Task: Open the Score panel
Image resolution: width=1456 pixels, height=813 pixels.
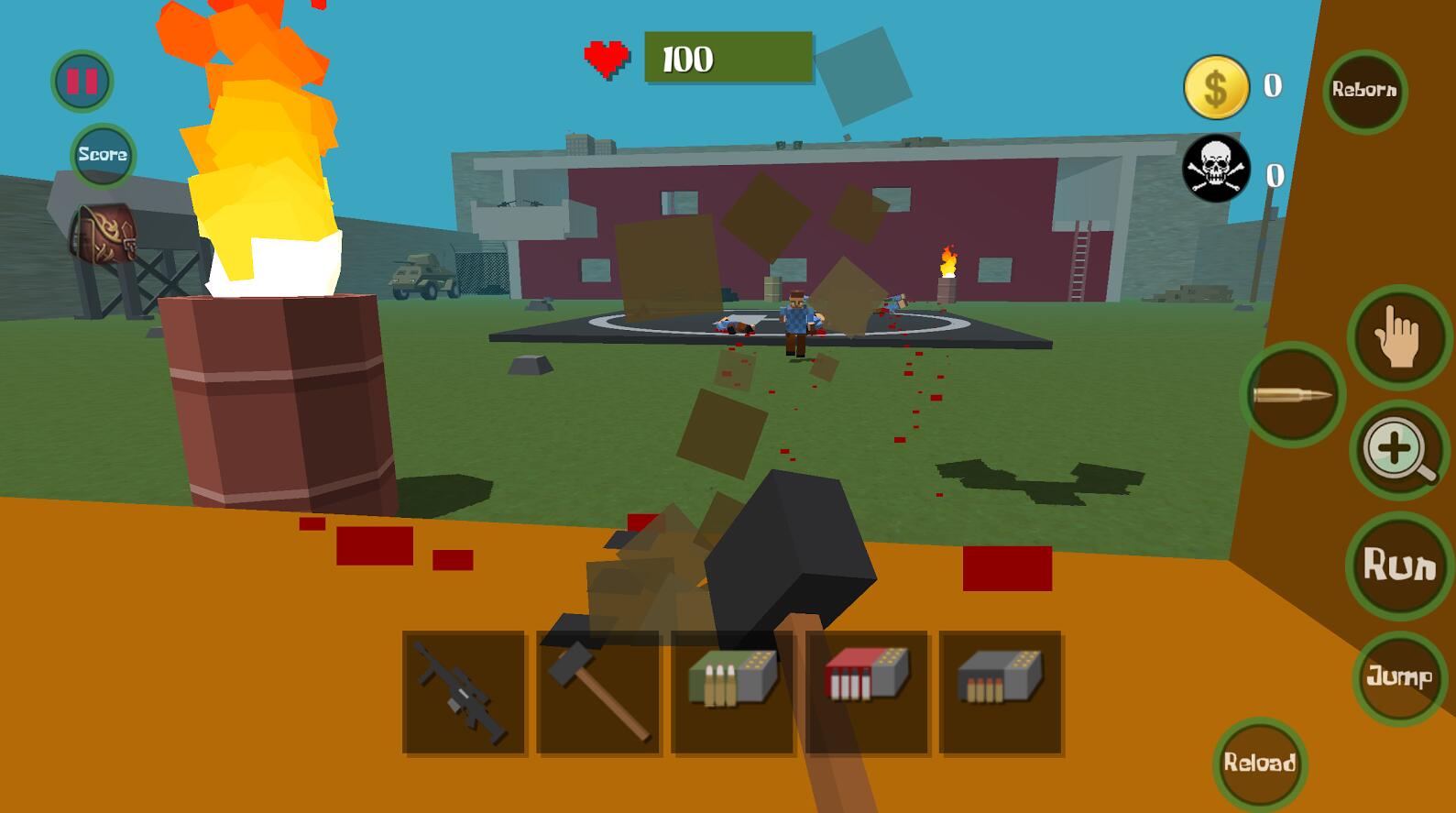Action: pyautogui.click(x=103, y=155)
